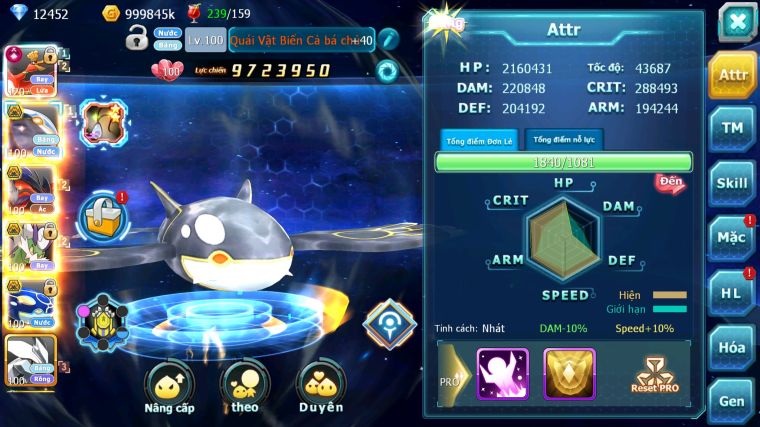Open the HL tab
Screen dimensions: 760x427
click(733, 292)
